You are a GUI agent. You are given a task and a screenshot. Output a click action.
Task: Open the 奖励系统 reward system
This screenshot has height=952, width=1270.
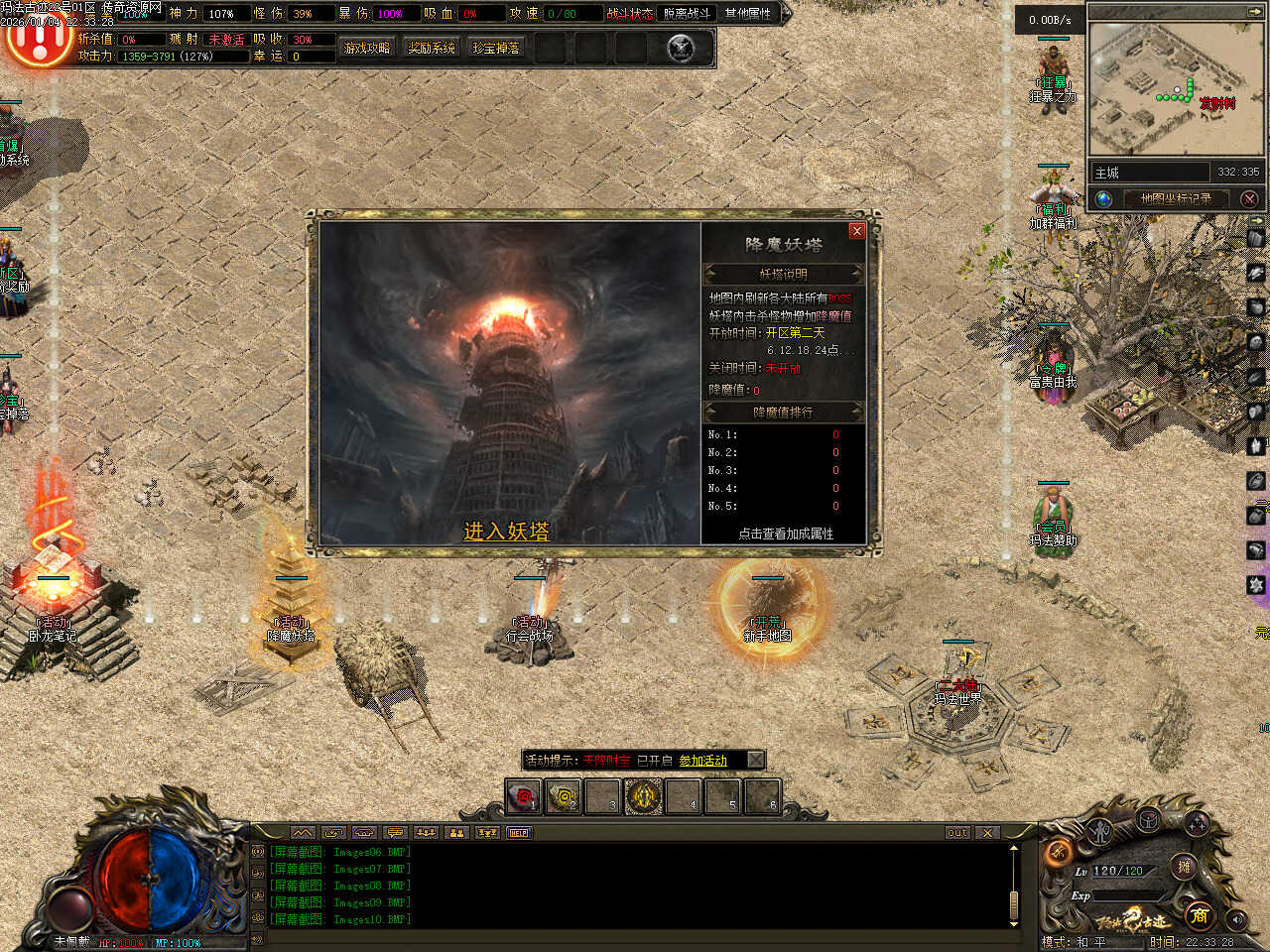(432, 48)
